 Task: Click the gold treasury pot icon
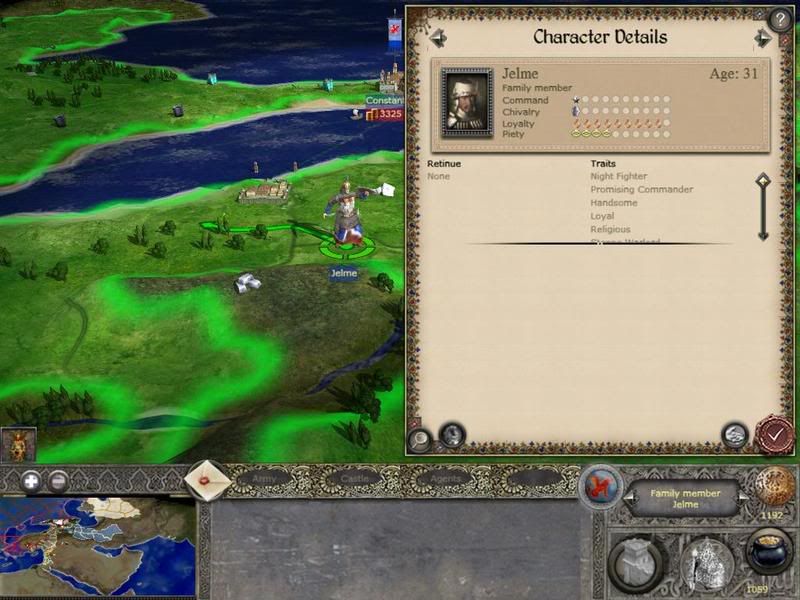pos(769,551)
